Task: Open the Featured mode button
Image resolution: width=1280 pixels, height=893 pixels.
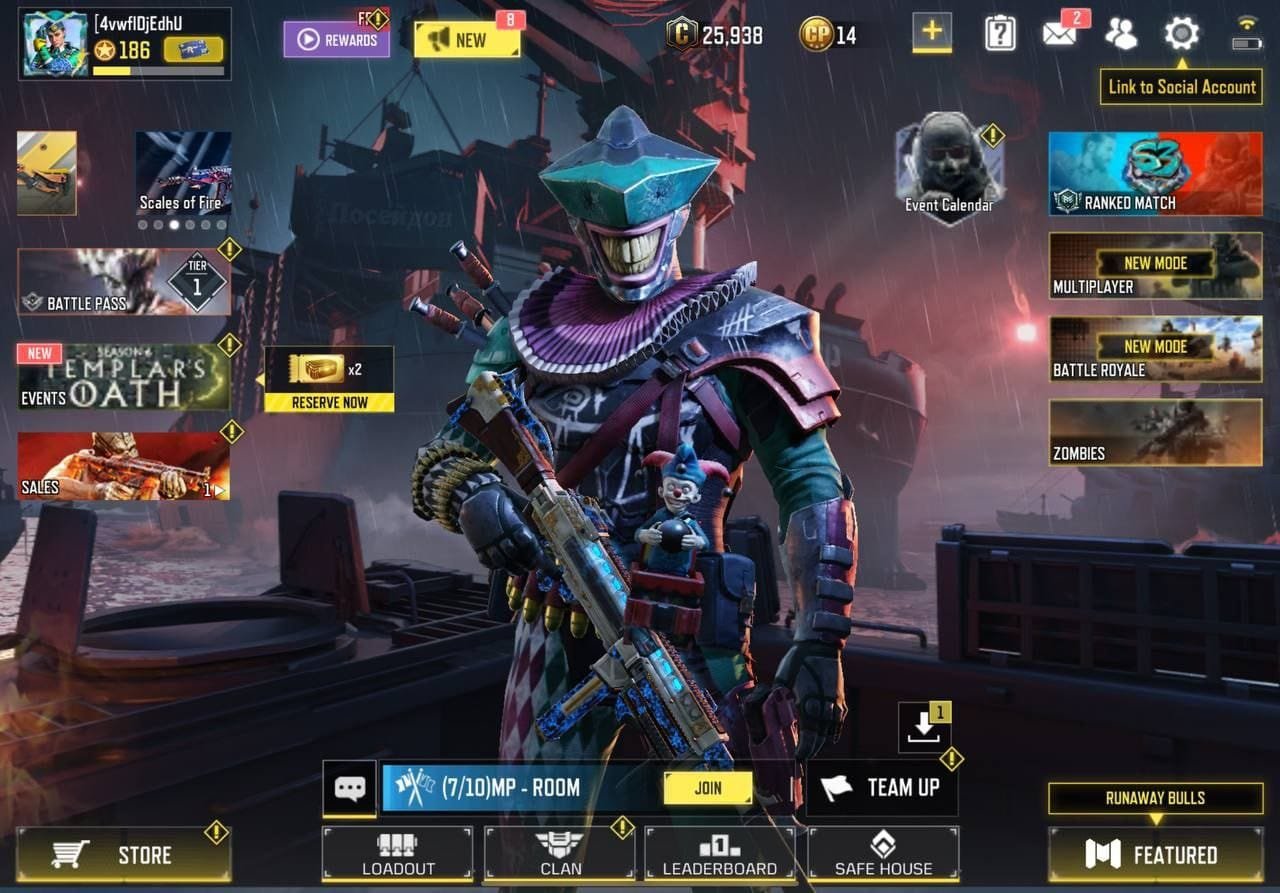Action: (1155, 855)
